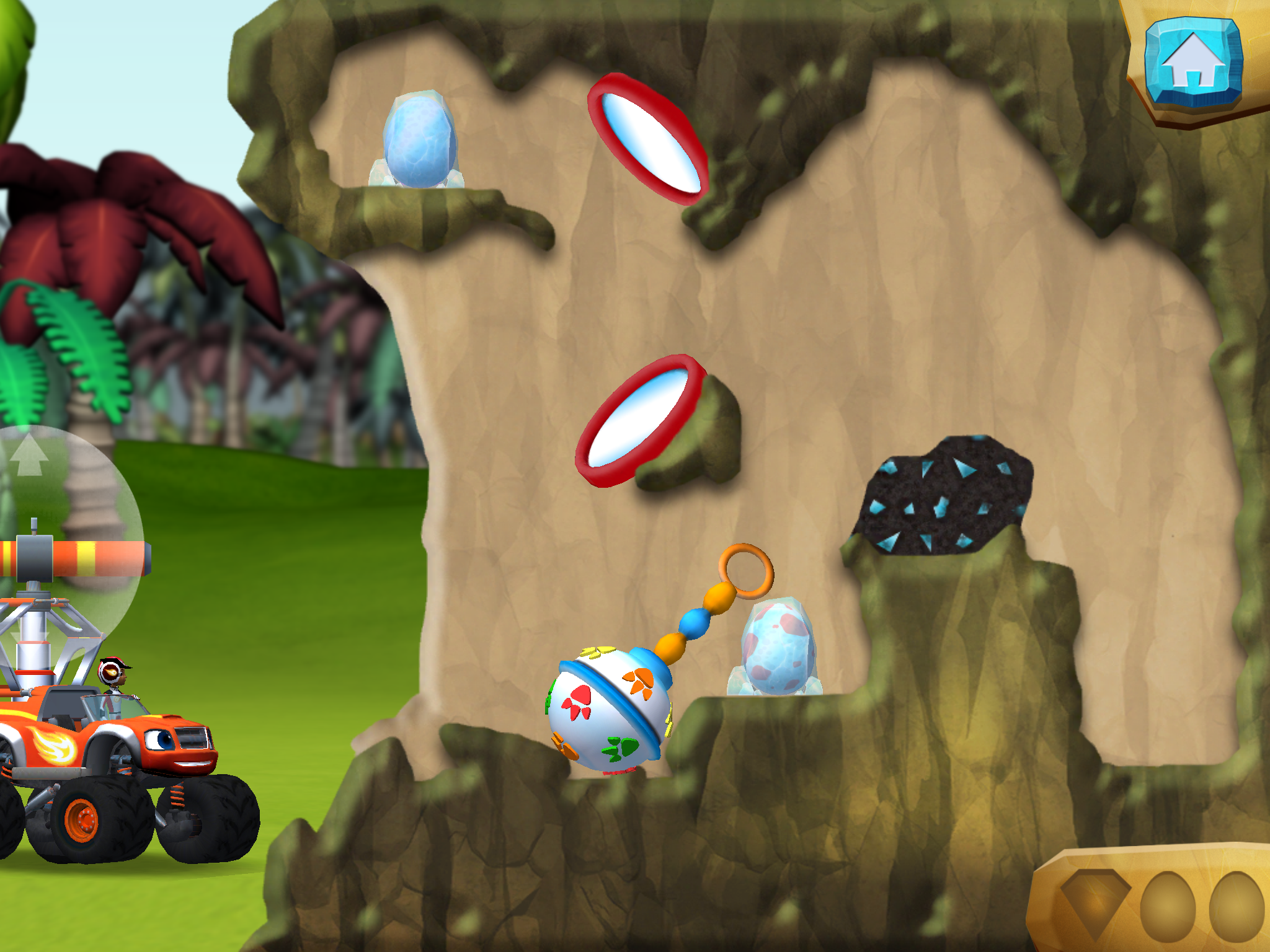The height and width of the screenshot is (952, 1270).
Task: Tap the second egg-shaped slot in the tray
Action: tap(1240, 905)
